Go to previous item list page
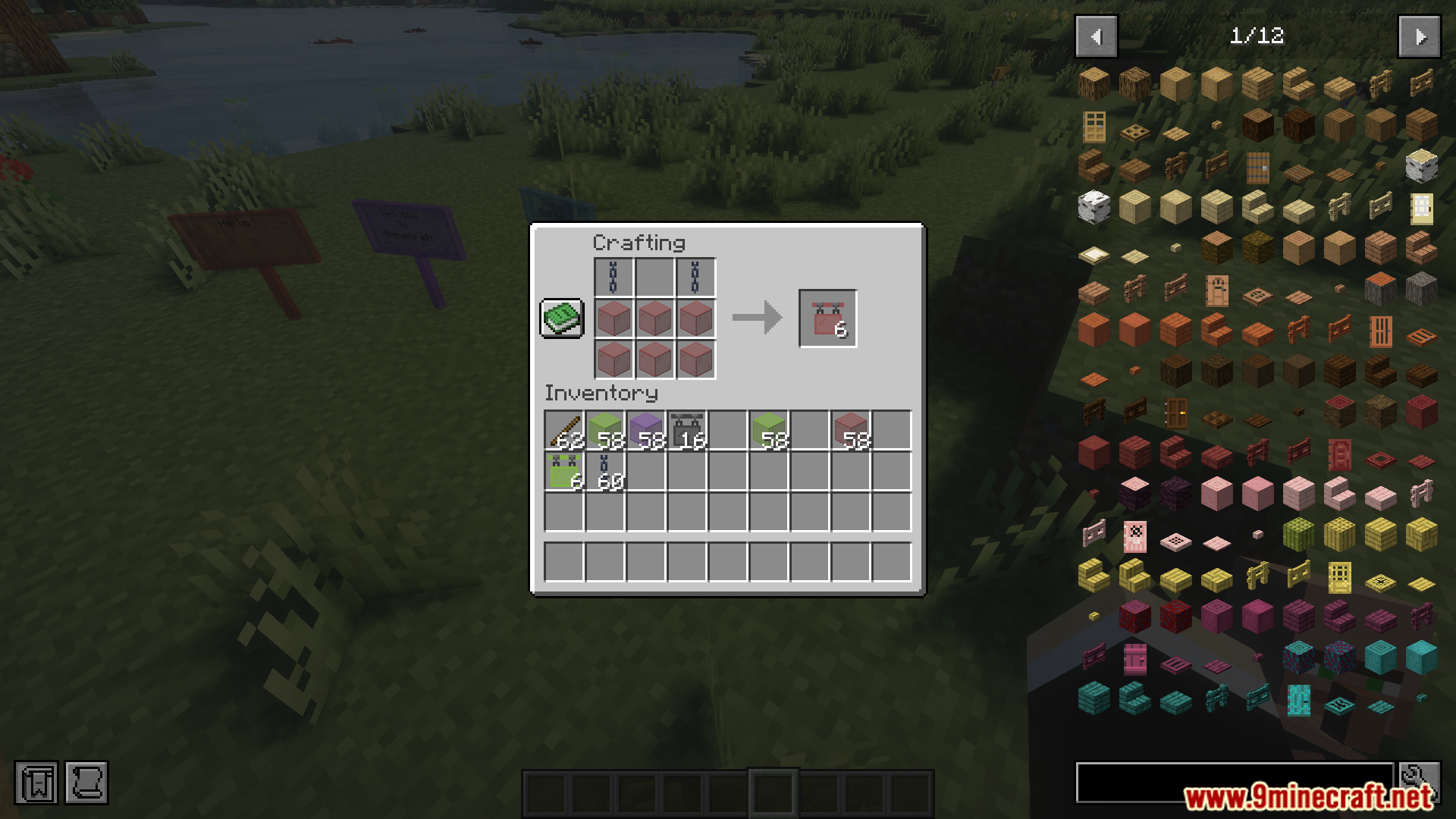 click(x=1096, y=36)
